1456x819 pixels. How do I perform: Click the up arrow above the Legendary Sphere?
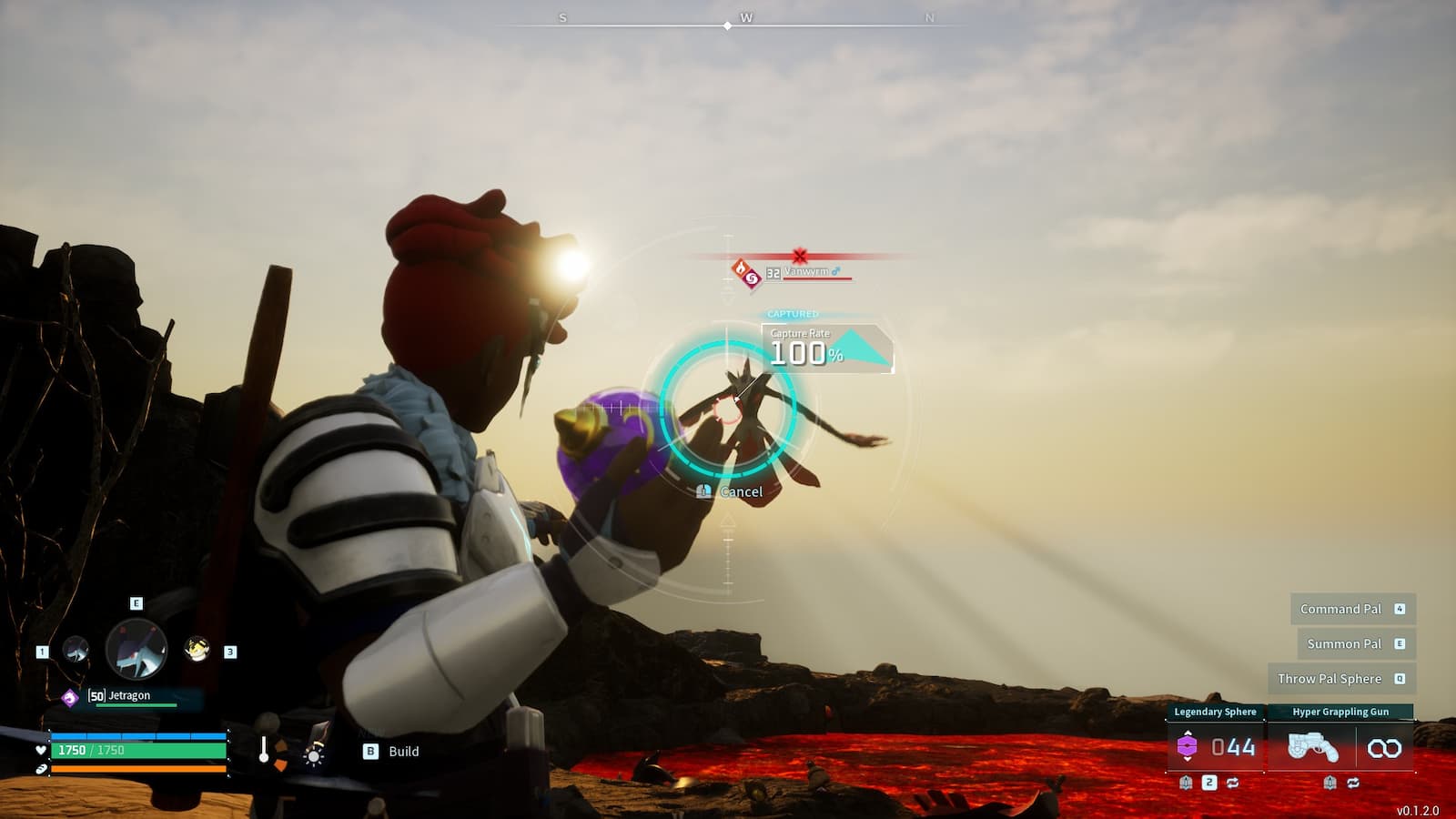(1188, 733)
